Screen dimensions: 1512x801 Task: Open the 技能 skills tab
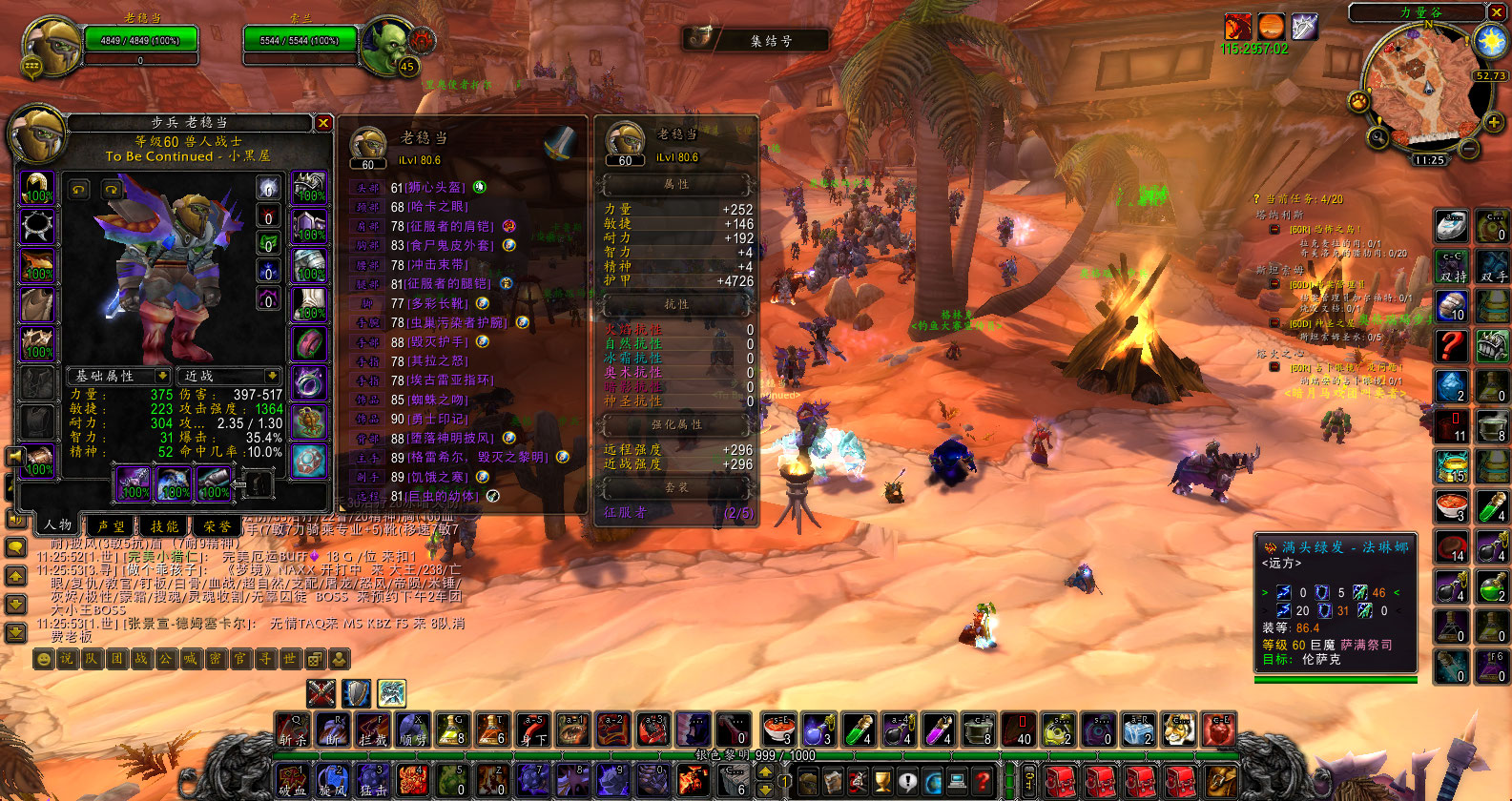164,525
